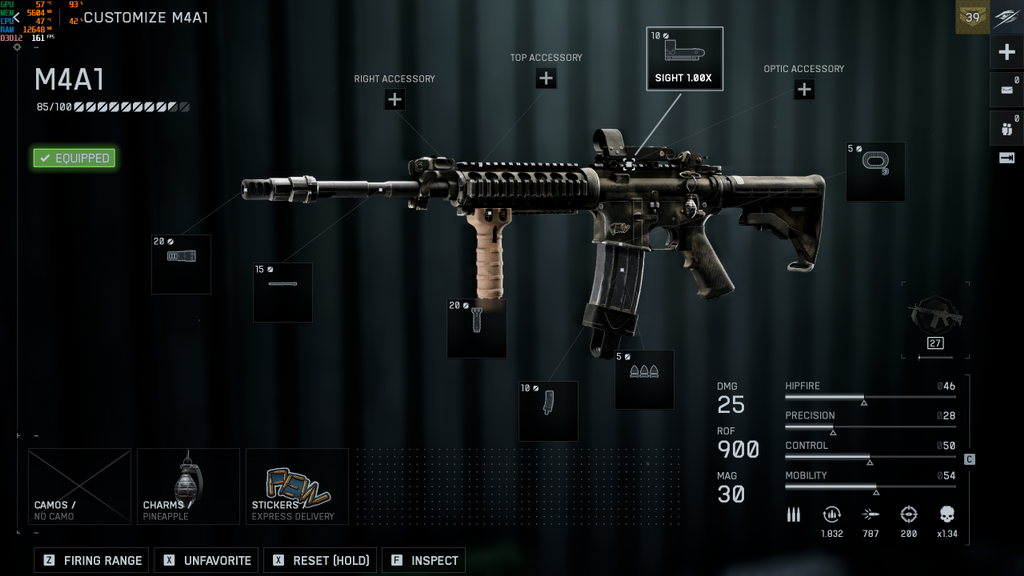Inspect the weapon
Screen dimensions: 1024x576
(425, 560)
